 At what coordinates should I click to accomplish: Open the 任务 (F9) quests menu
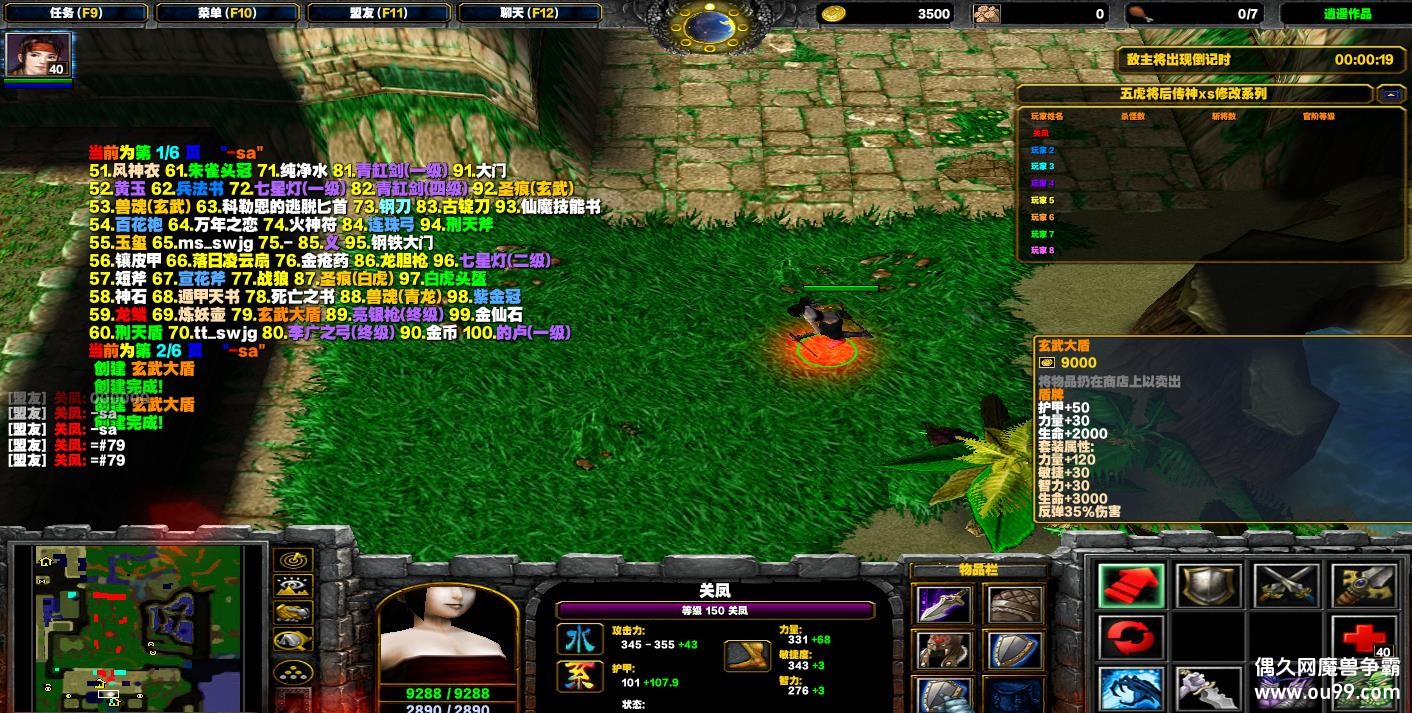(x=75, y=13)
